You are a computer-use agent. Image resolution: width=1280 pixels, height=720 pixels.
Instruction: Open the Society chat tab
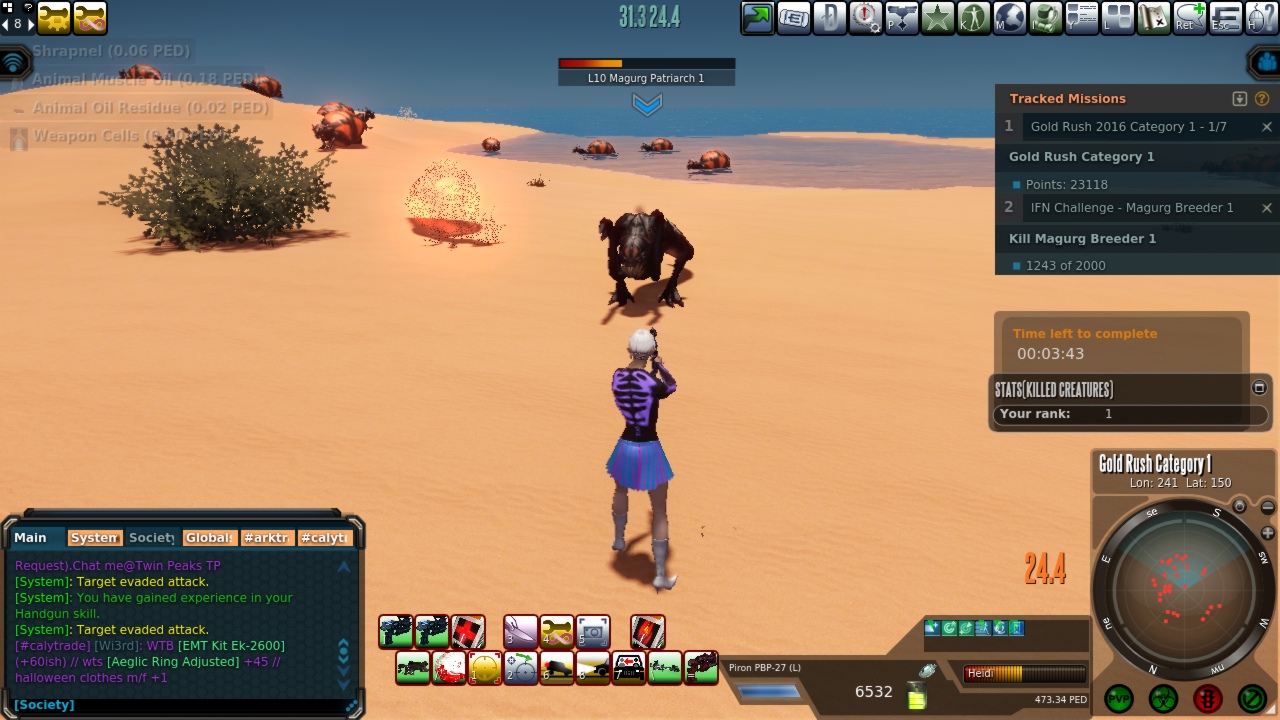pyautogui.click(x=151, y=538)
